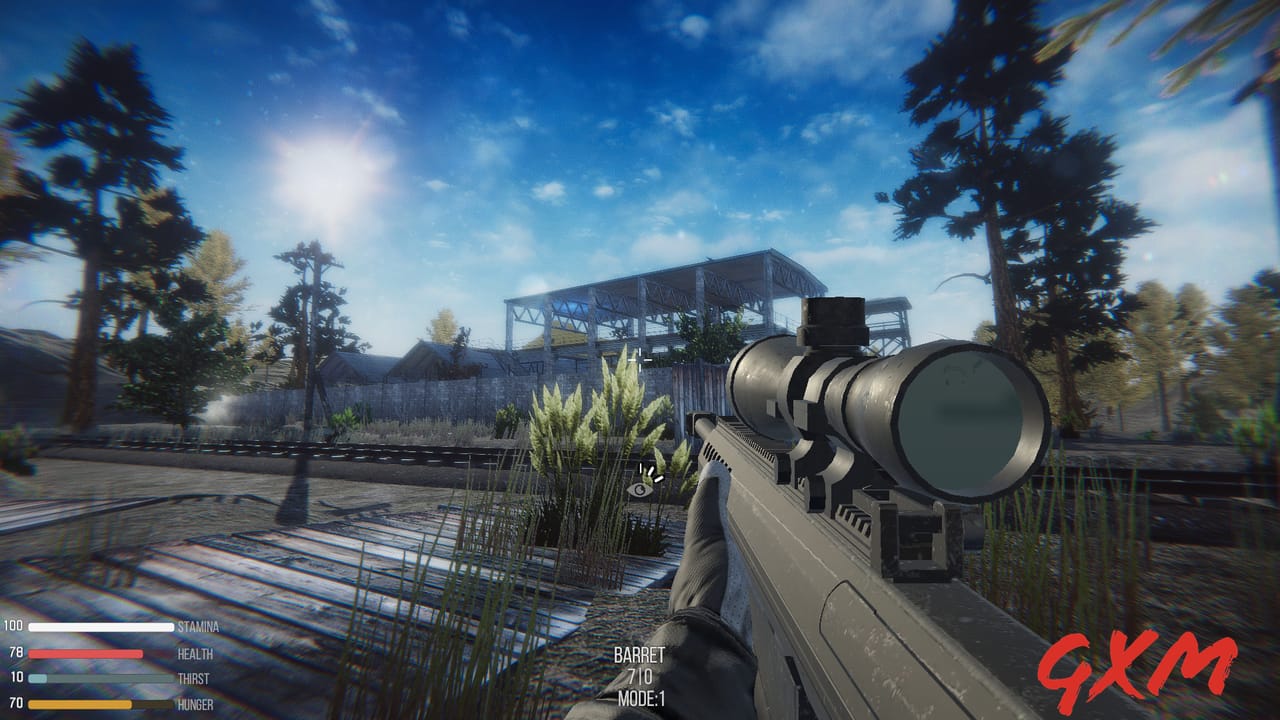Click the scope's rear sight attachment
The image size is (1280, 720).
[x=833, y=320]
